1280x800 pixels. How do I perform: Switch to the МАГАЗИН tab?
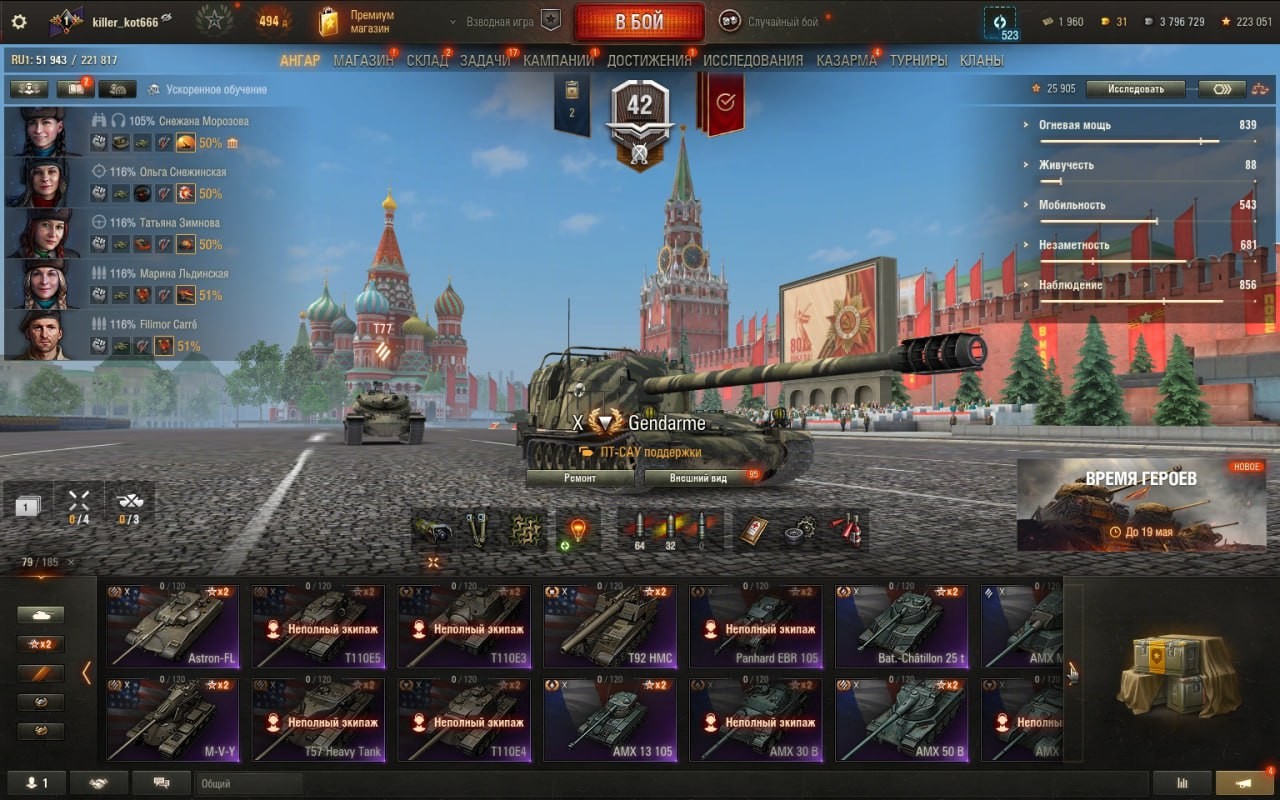[x=363, y=60]
